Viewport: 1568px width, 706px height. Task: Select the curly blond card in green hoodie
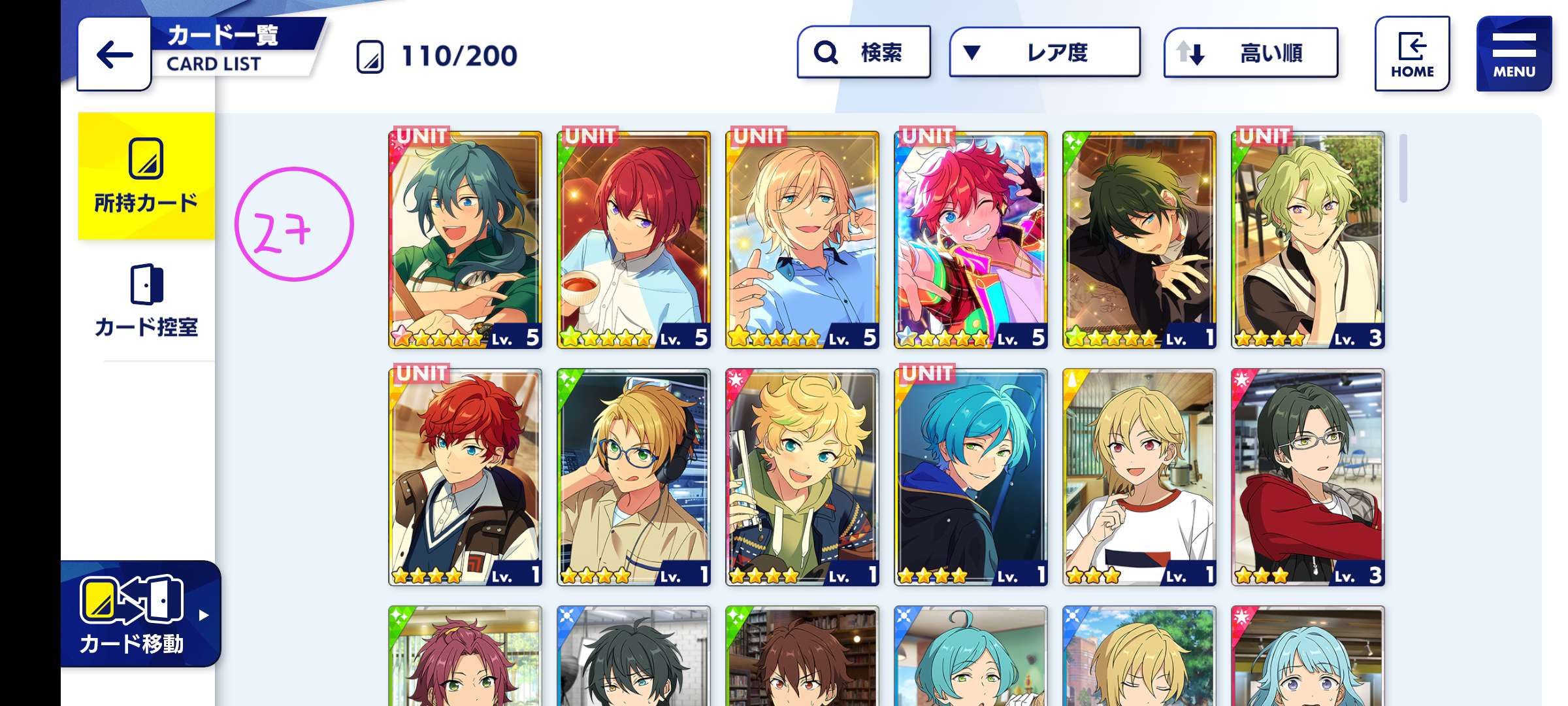(802, 477)
